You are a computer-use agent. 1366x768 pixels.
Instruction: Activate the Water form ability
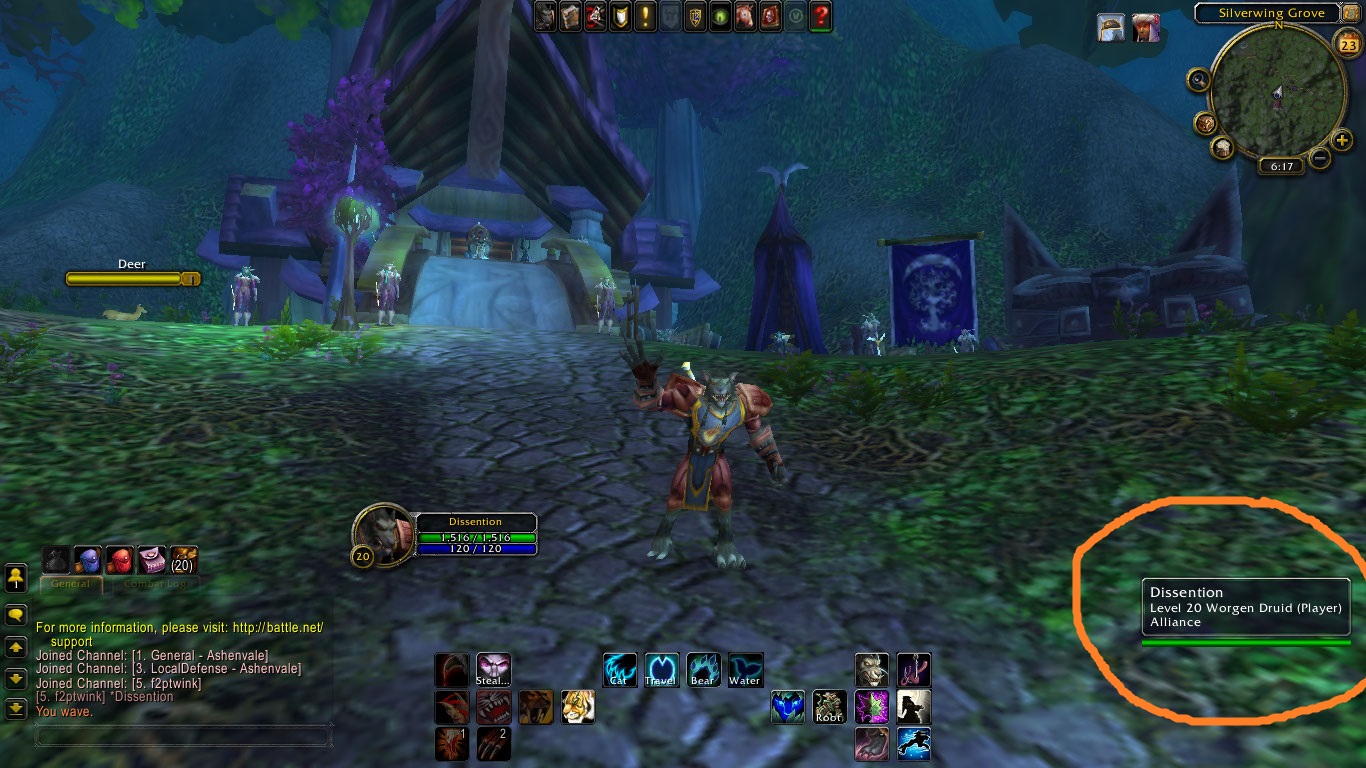coord(745,669)
